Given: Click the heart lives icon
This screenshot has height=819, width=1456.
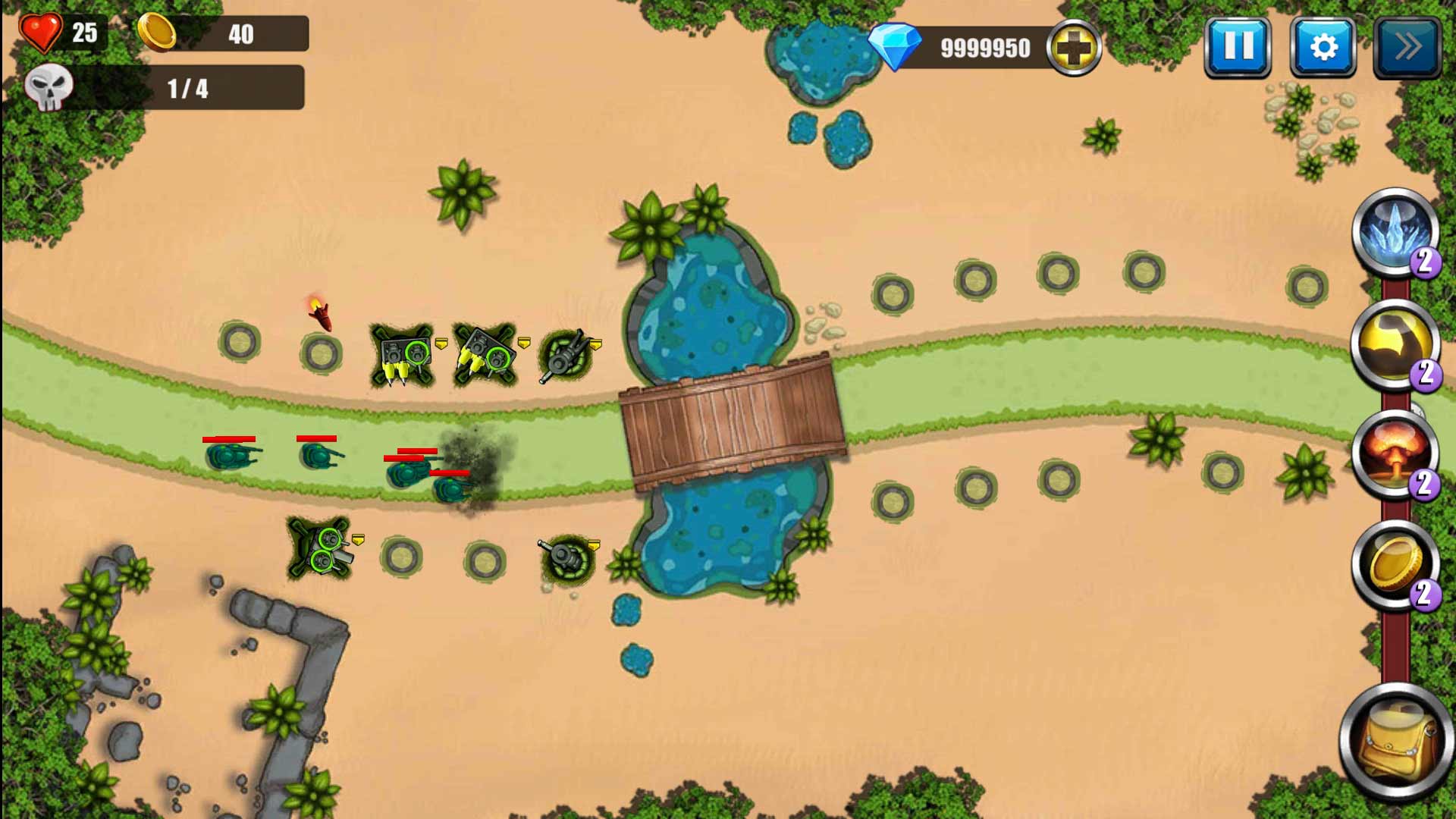Looking at the screenshot, I should pyautogui.click(x=42, y=33).
